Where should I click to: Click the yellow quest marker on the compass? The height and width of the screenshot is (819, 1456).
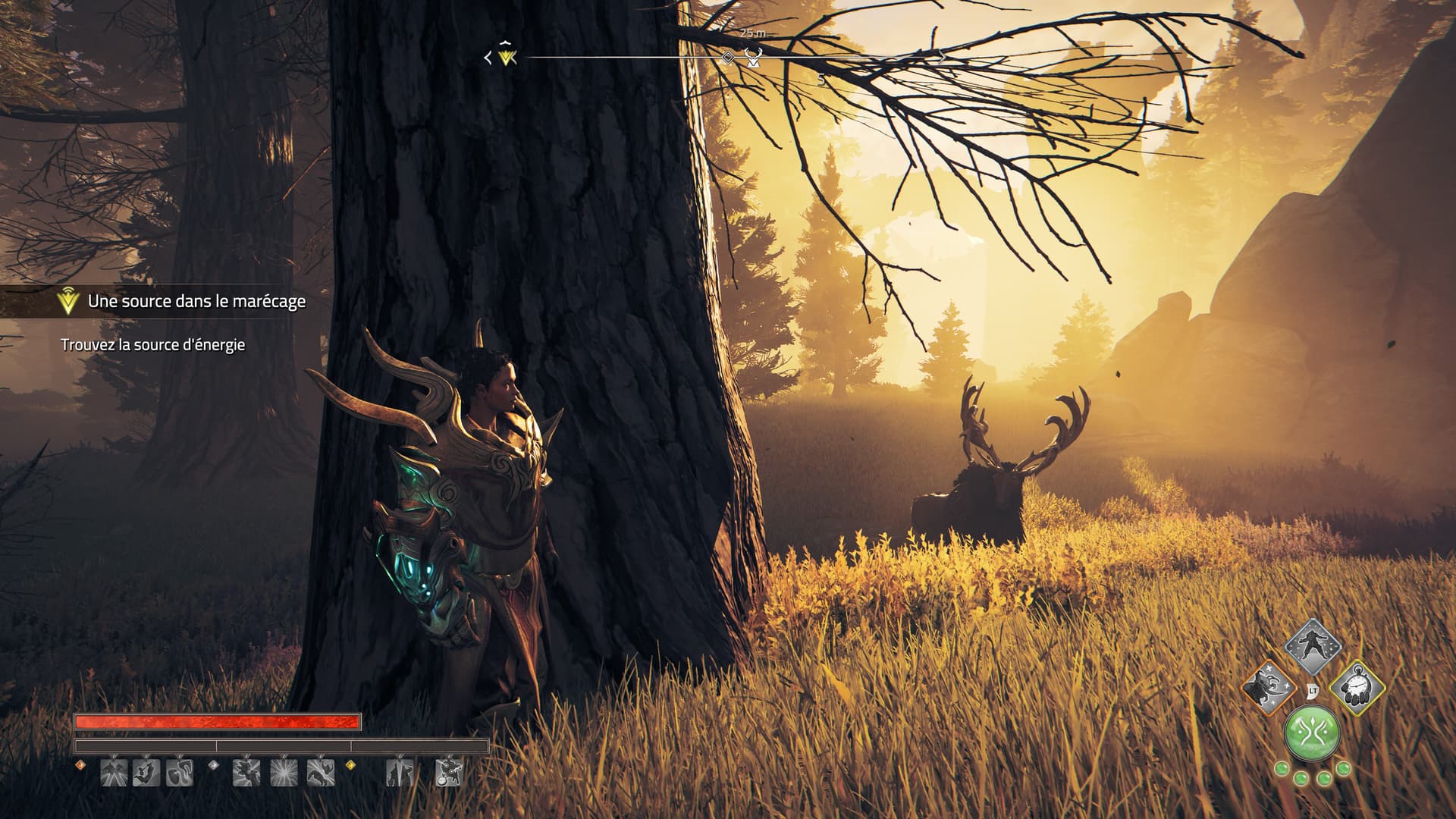(507, 57)
